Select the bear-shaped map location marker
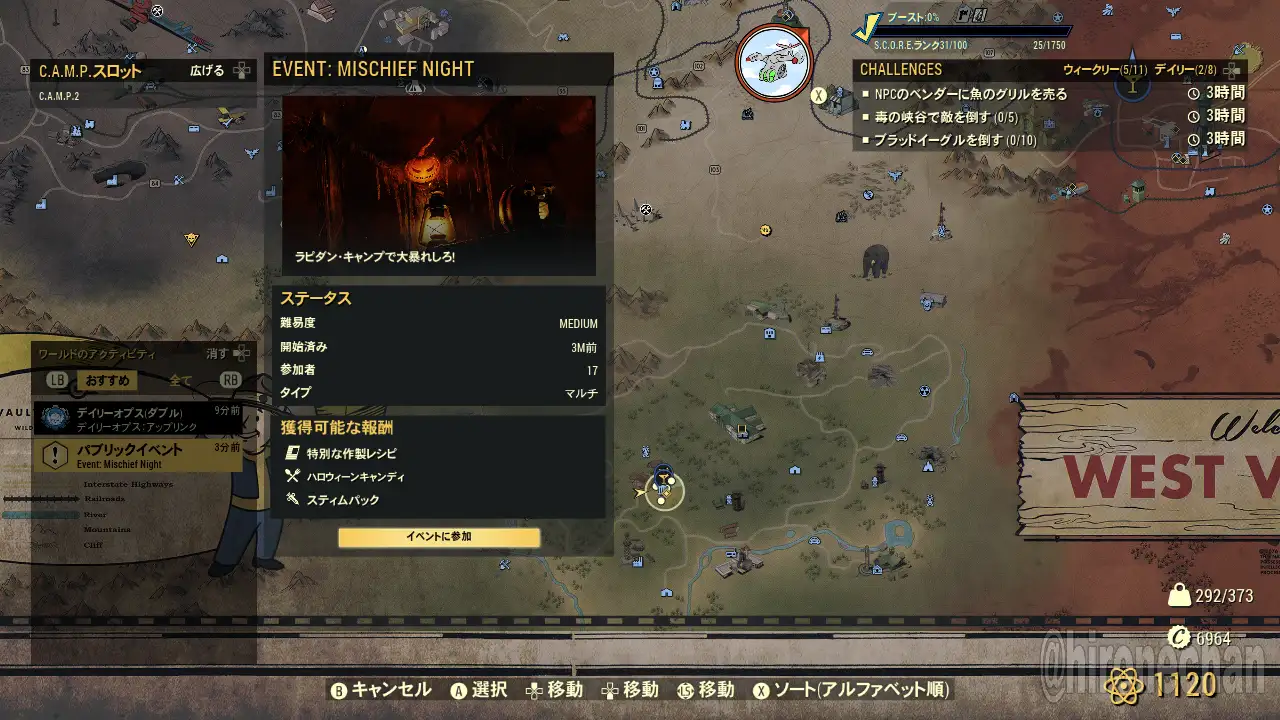This screenshot has width=1280, height=720. point(876,261)
